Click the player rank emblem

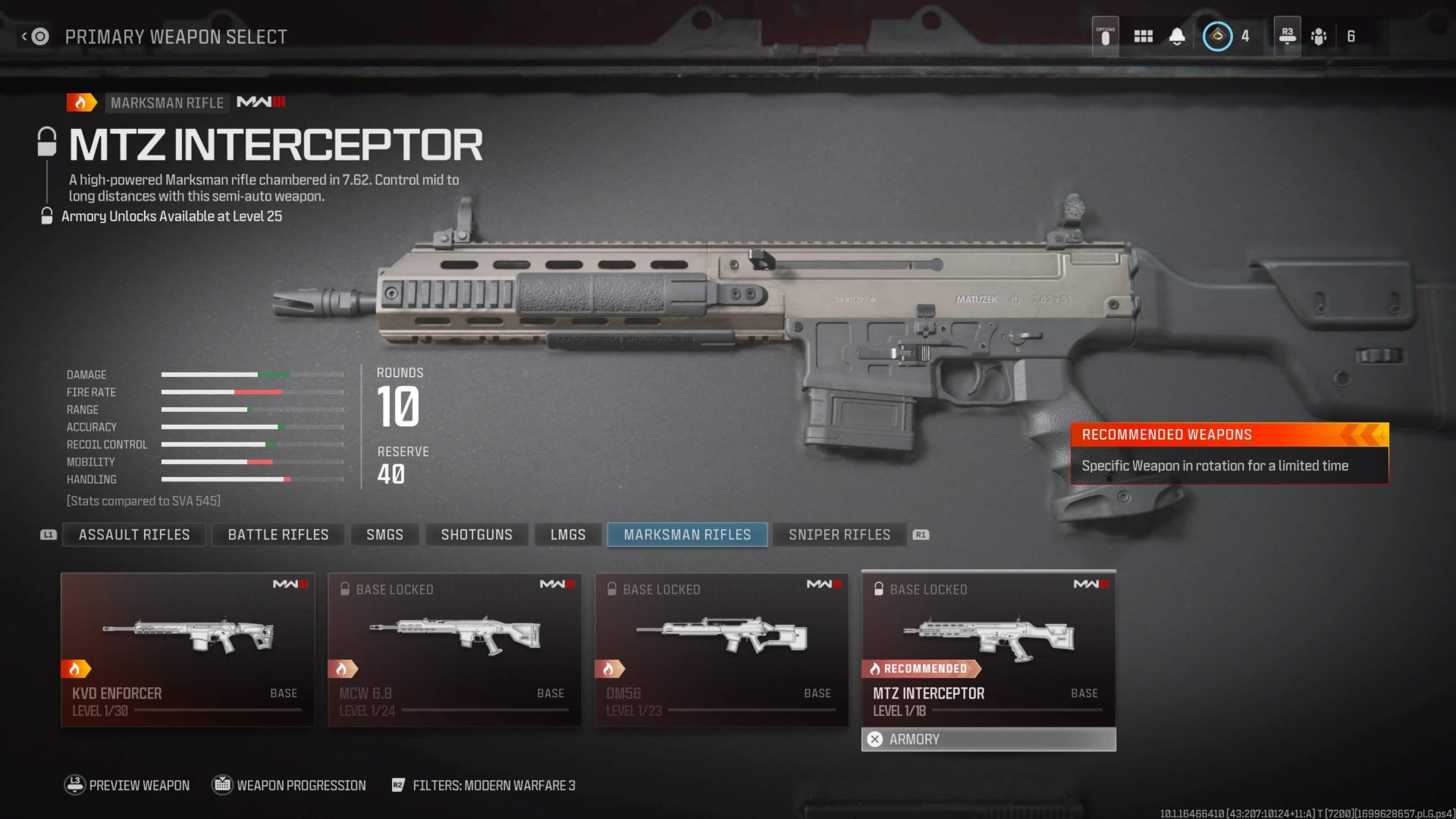coord(1217,36)
